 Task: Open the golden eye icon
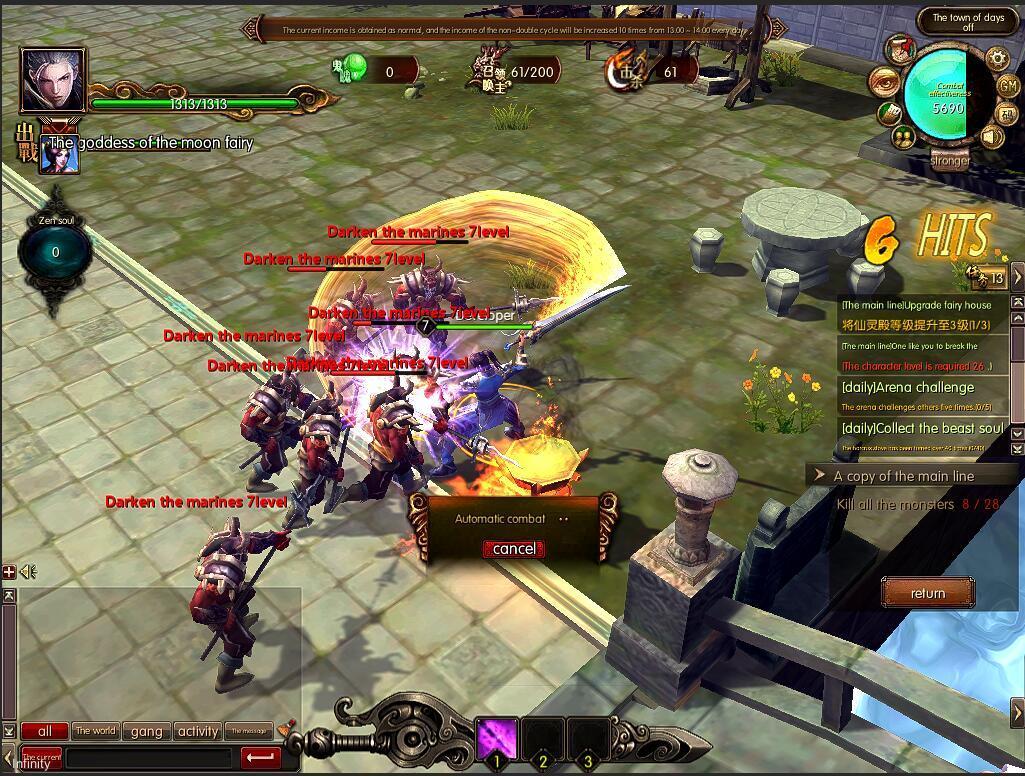click(x=884, y=80)
